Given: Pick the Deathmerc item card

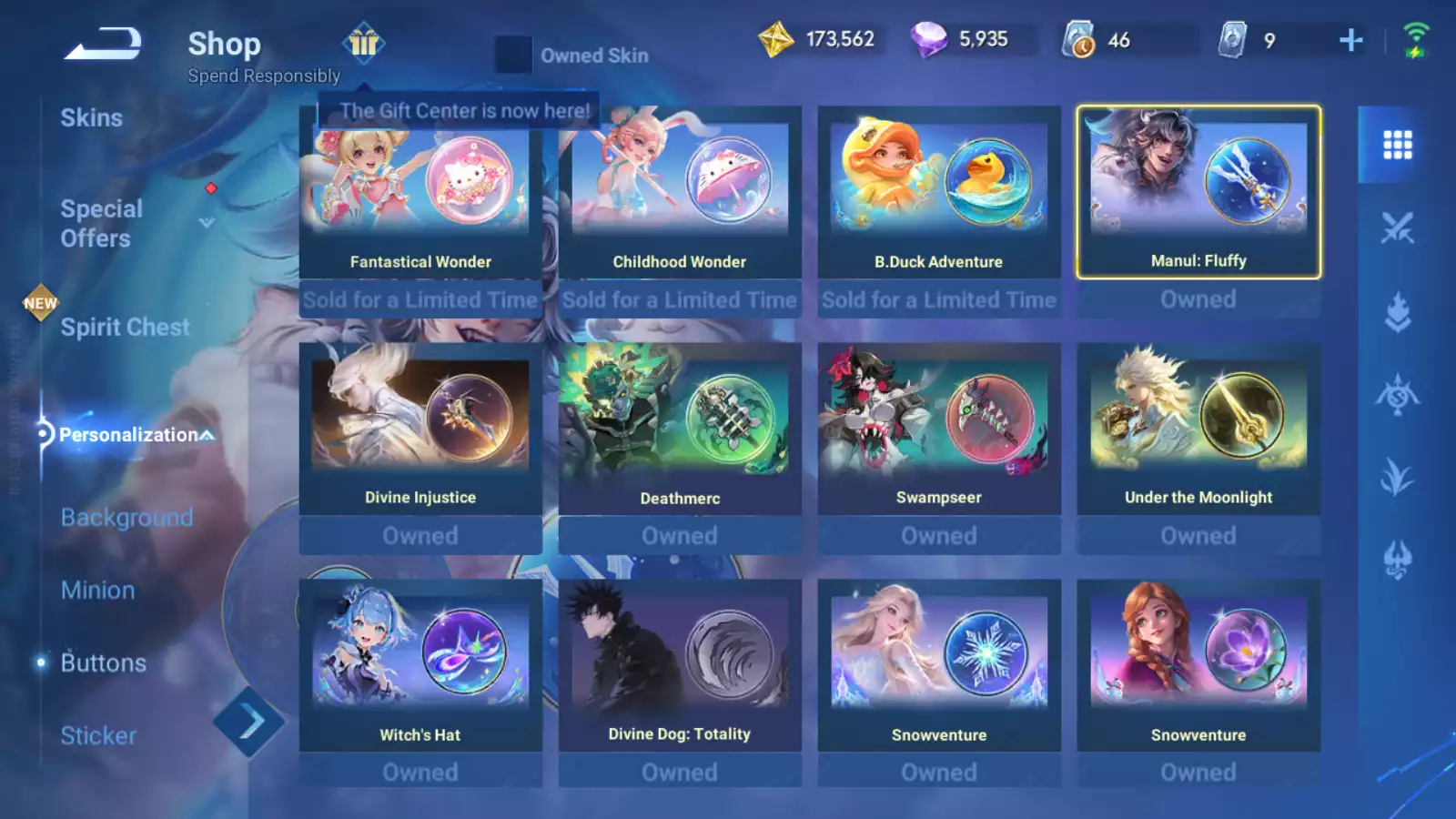Looking at the screenshot, I should click(x=680, y=429).
